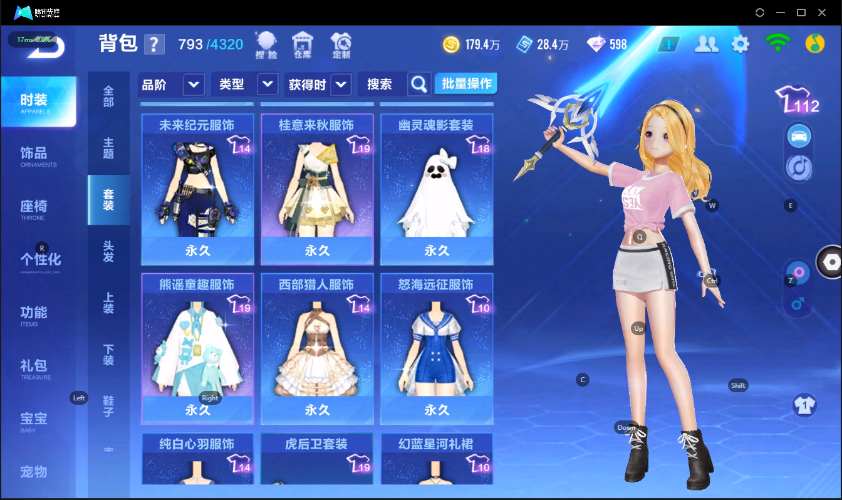Select the 怒海远征服饰 sailor outfit
The height and width of the screenshot is (500, 842).
(435, 349)
